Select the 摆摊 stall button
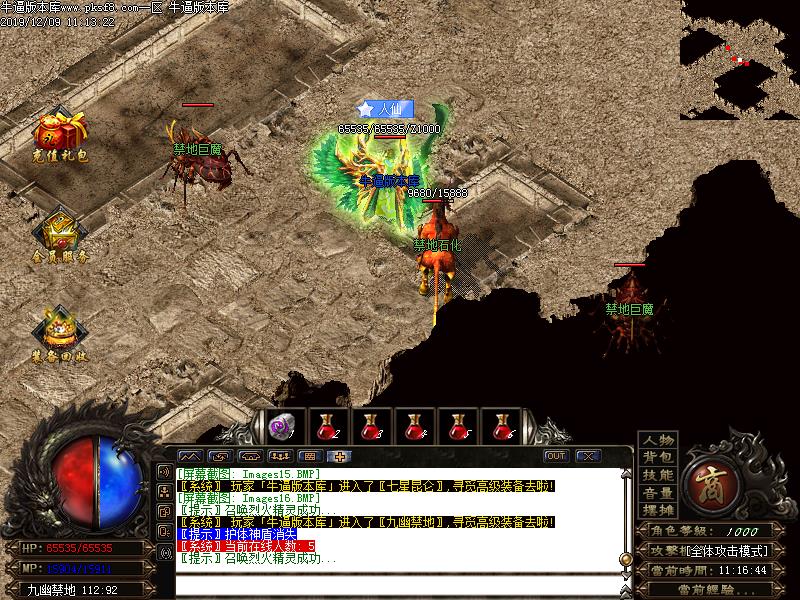The width and height of the screenshot is (800, 600). click(657, 510)
